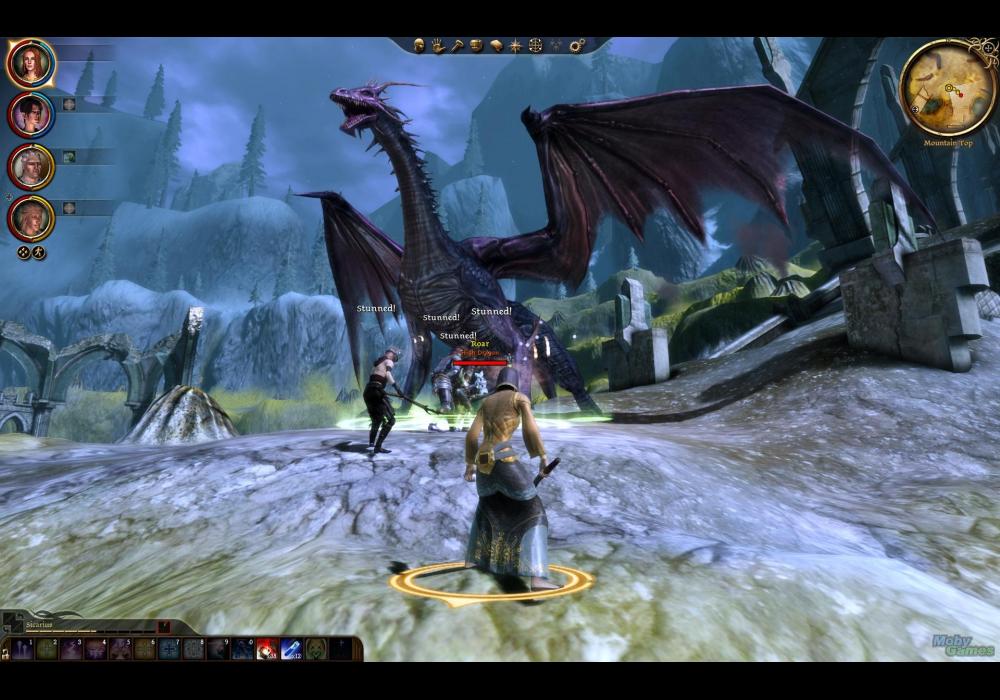1000x700 pixels.
Task: Activate quickbar slot 7 ability
Action: [169, 649]
